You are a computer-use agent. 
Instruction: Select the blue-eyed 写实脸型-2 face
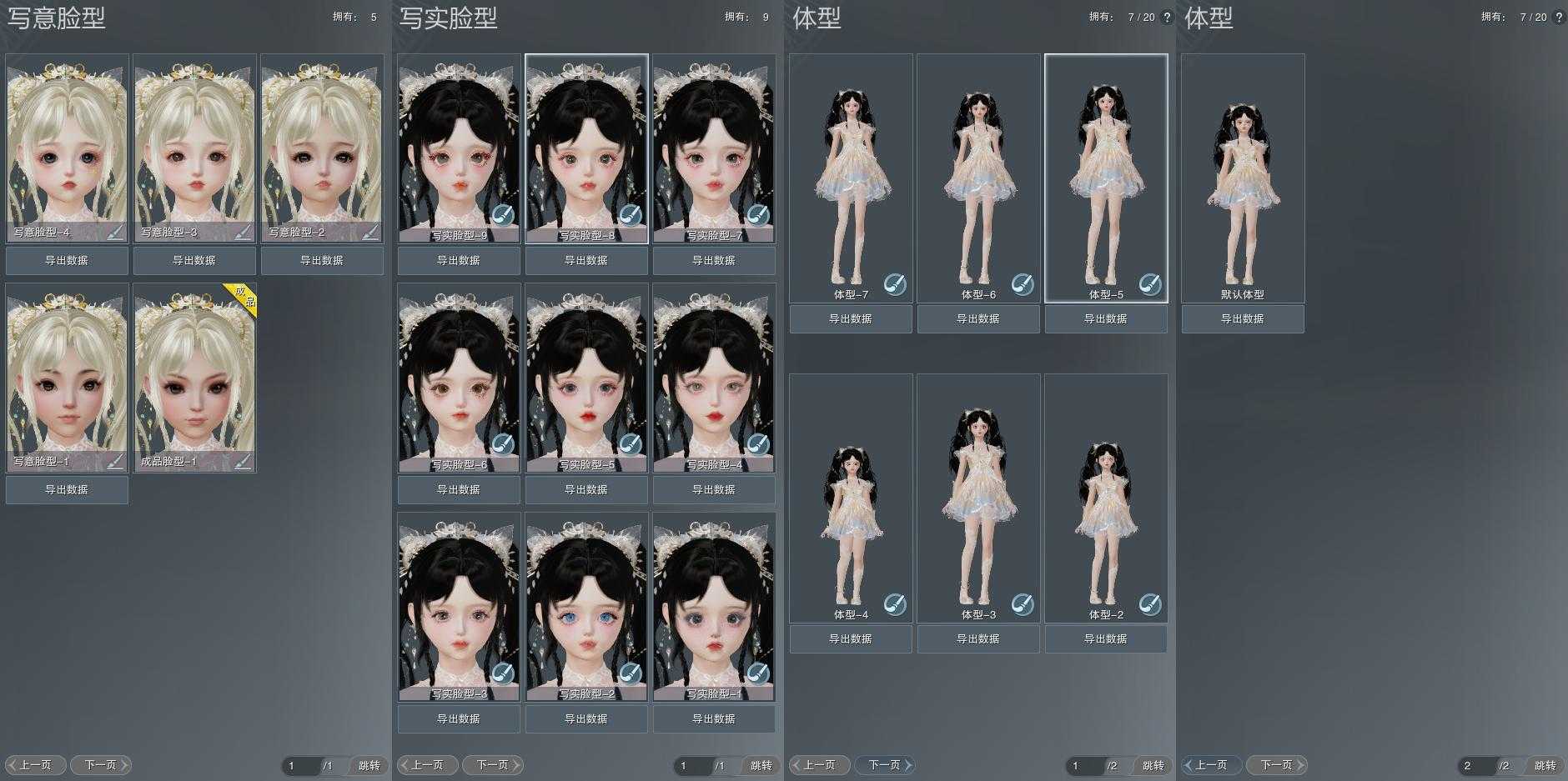(x=586, y=604)
